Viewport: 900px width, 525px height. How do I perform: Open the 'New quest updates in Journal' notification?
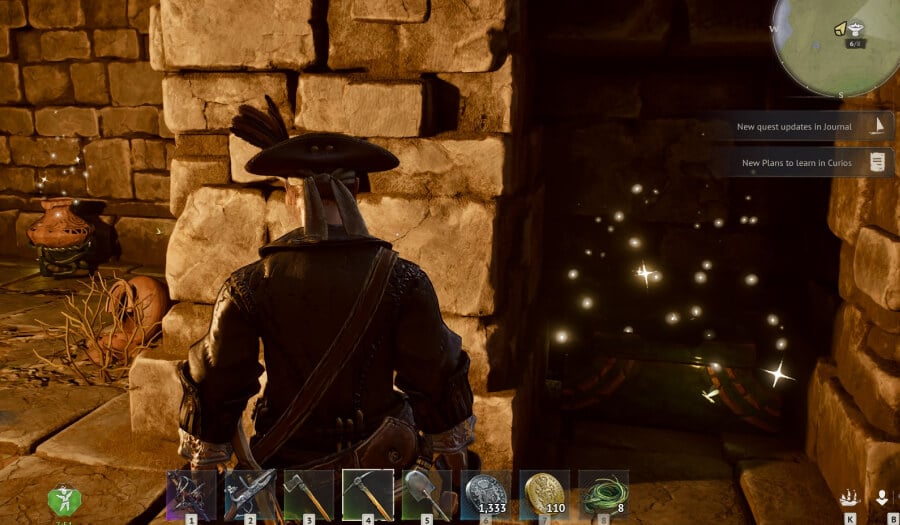(806, 127)
